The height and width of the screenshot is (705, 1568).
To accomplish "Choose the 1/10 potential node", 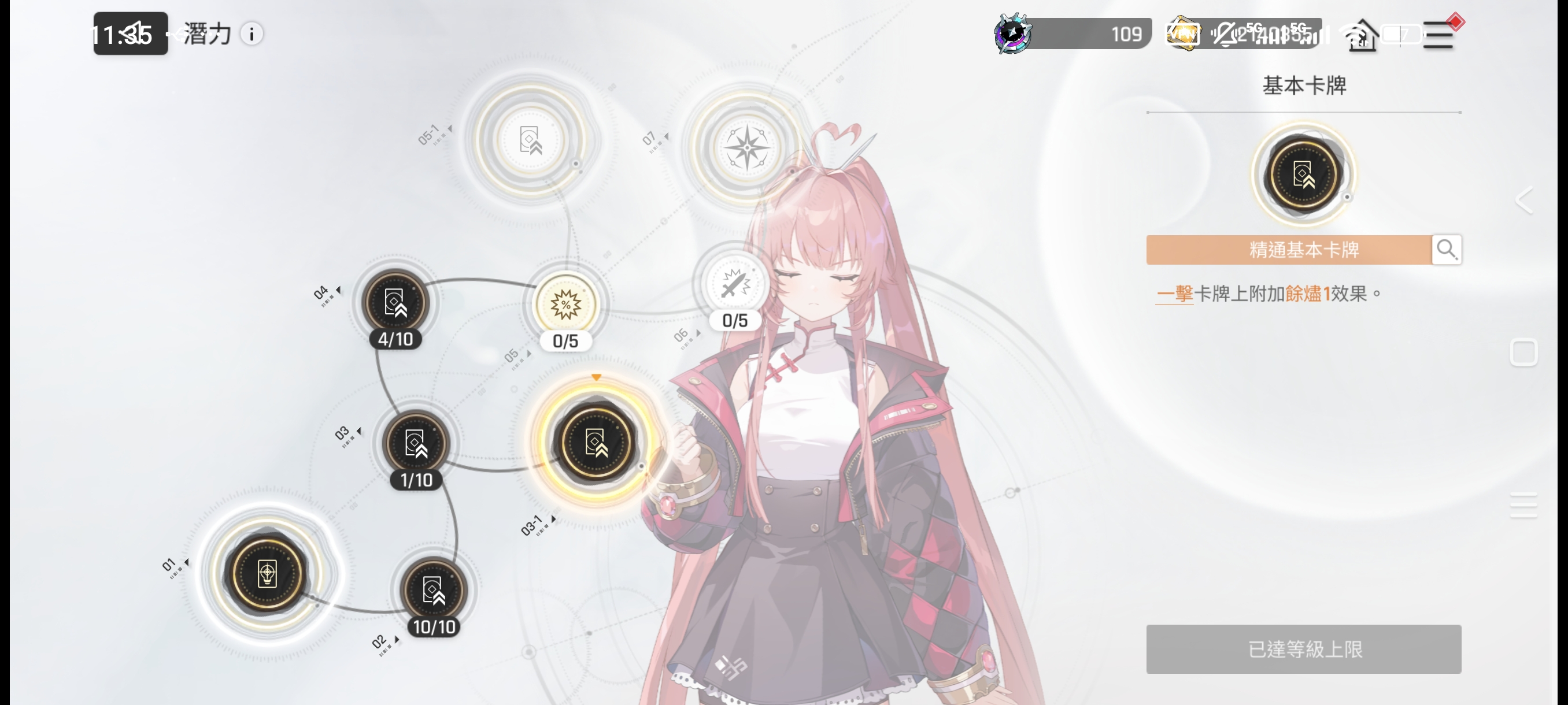I will (x=416, y=444).
